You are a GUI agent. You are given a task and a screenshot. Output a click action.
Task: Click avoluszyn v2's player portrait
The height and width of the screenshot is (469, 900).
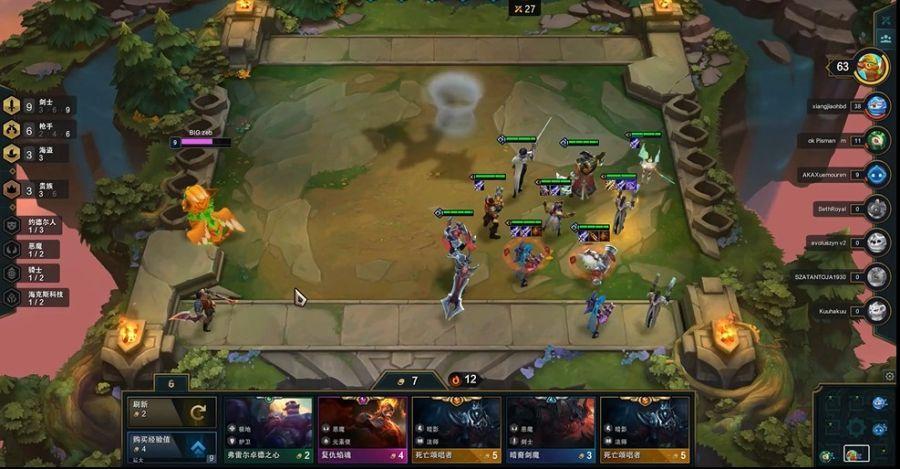(877, 242)
